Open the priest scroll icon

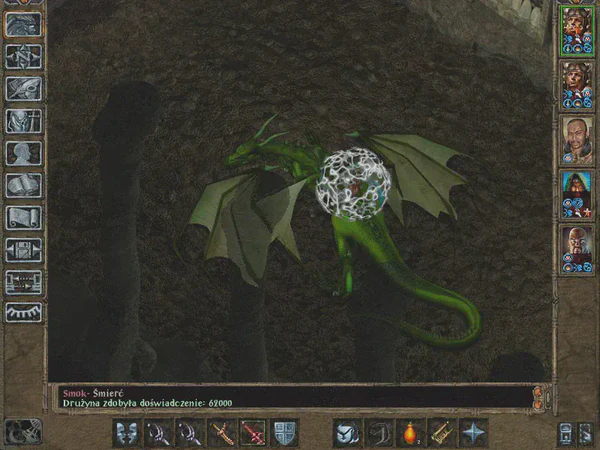23,217
